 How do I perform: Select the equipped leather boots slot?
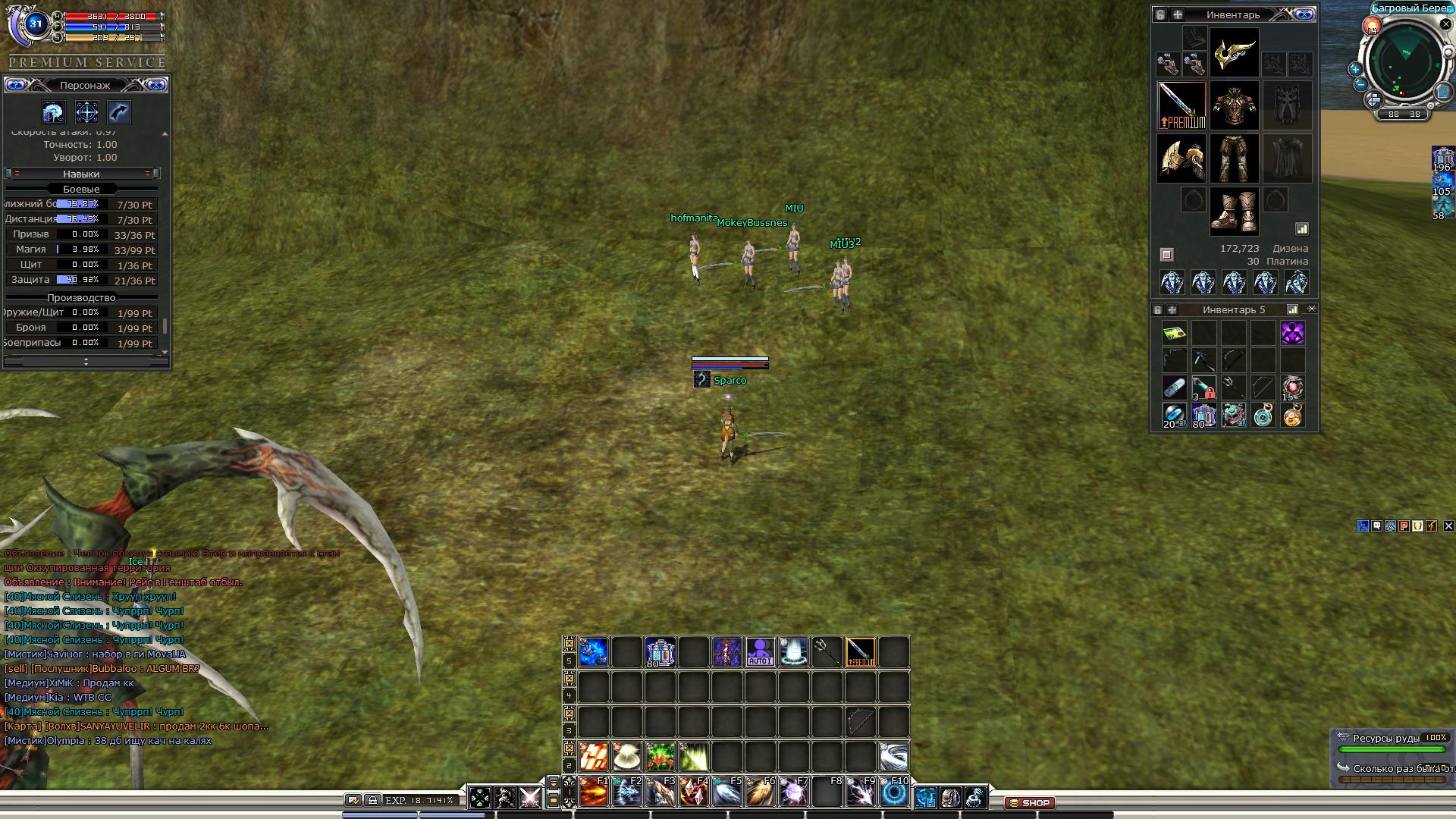(x=1234, y=210)
